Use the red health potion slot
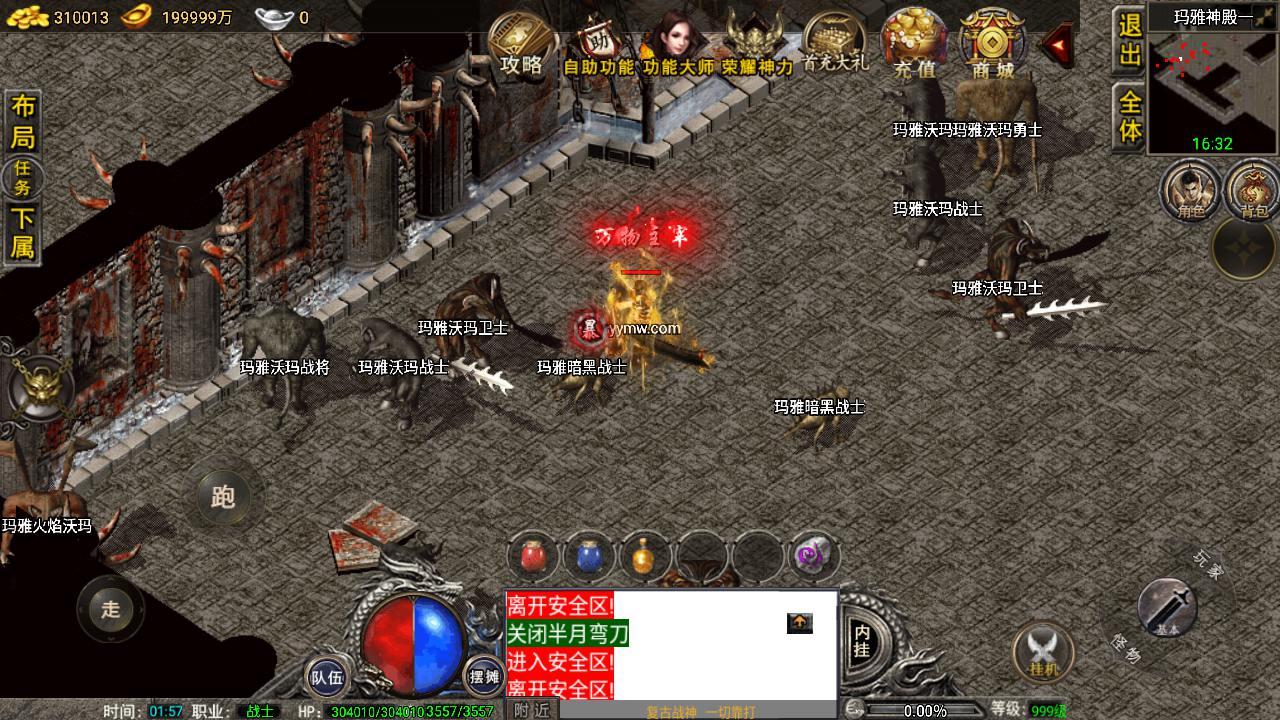 point(533,557)
